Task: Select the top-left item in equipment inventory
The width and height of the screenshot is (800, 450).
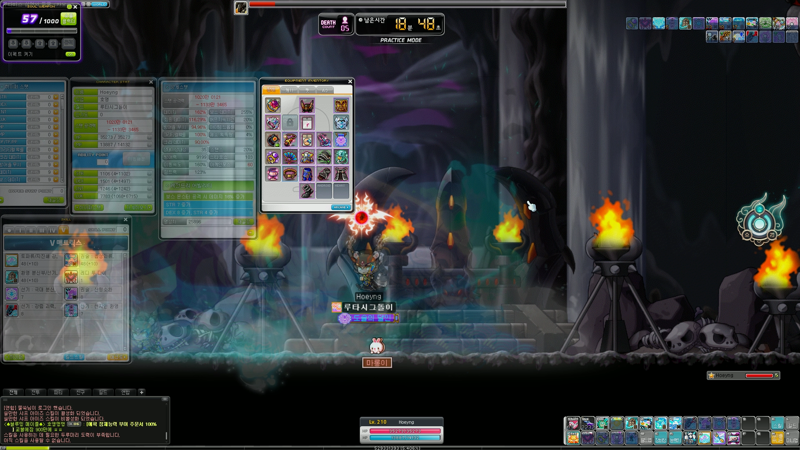Action: [273, 105]
